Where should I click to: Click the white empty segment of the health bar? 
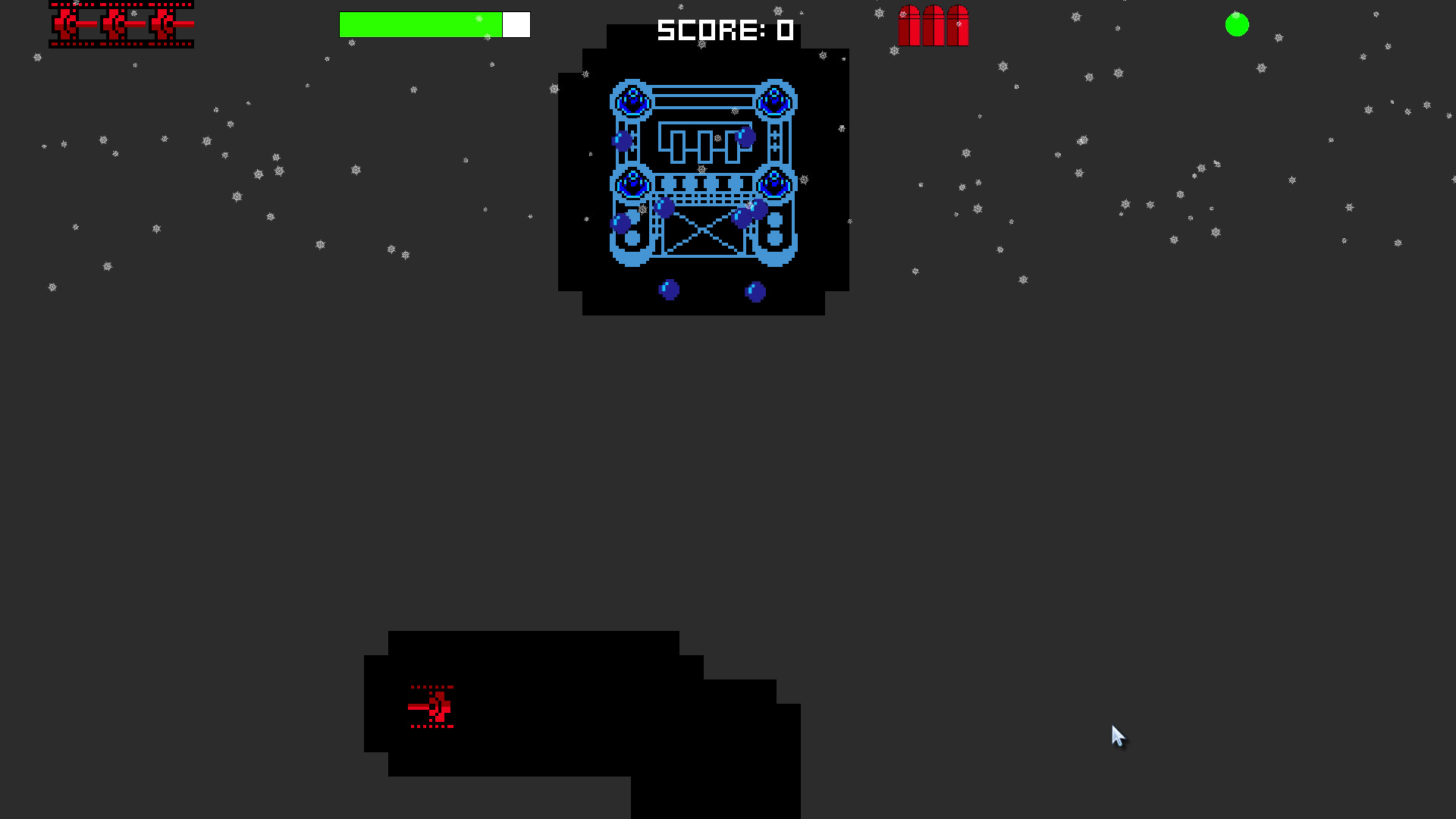(x=515, y=24)
